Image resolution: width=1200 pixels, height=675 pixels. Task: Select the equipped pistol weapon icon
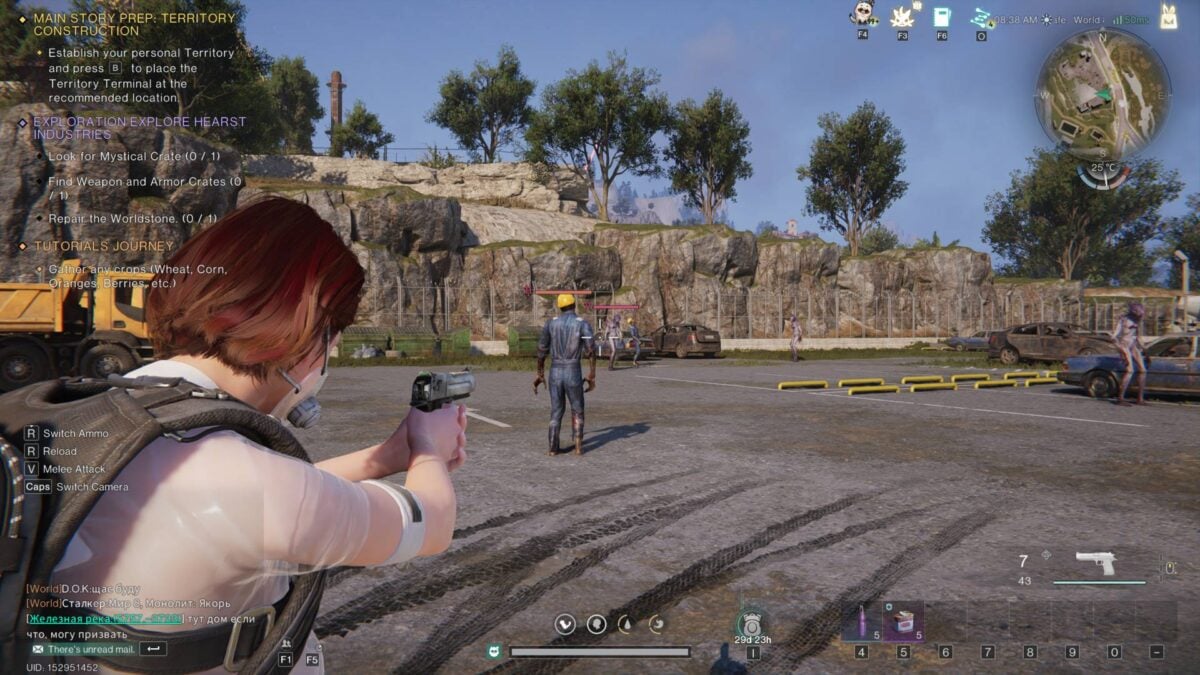(x=1096, y=564)
